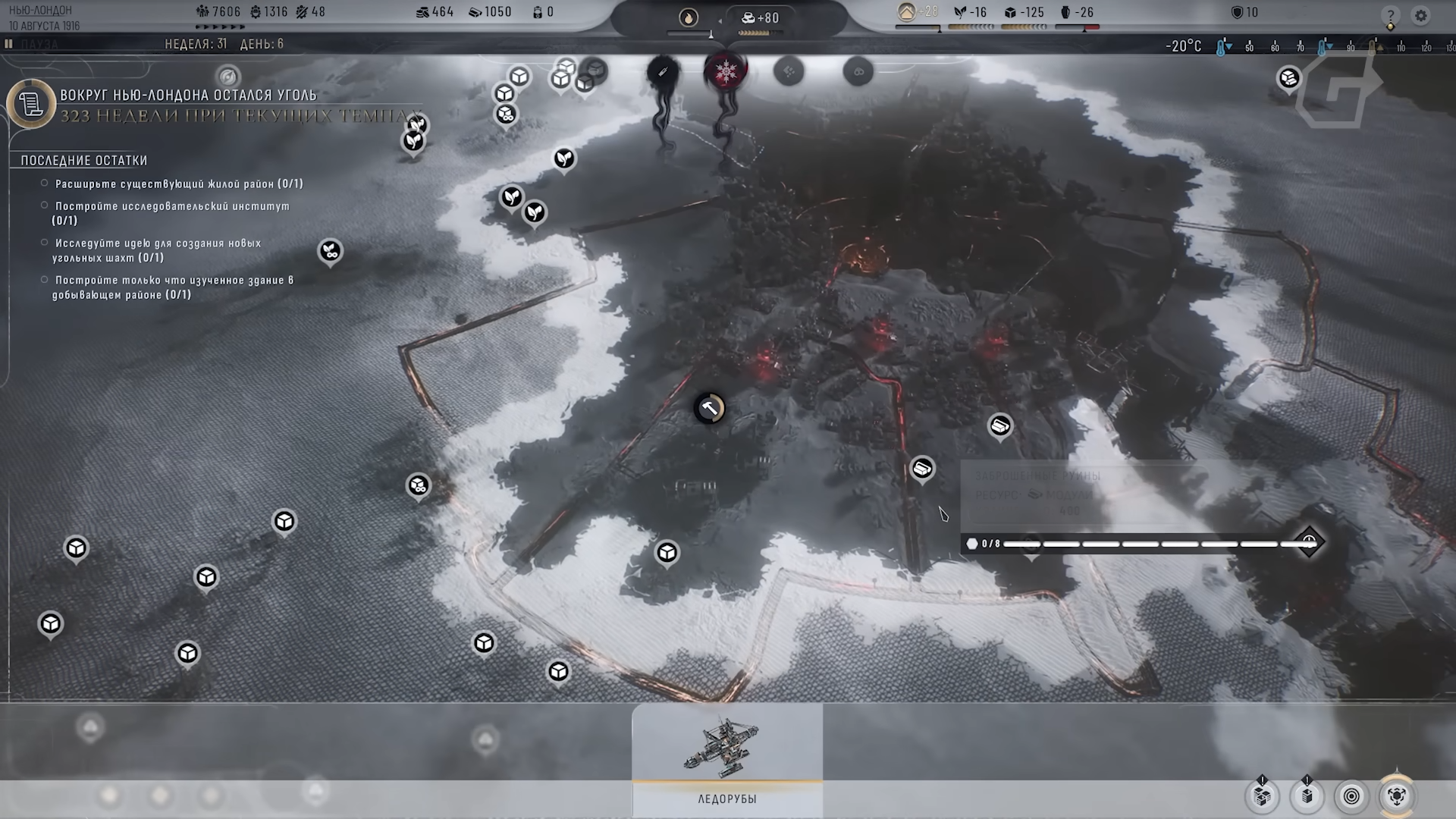
Task: Click the pause button
Action: click(x=9, y=44)
